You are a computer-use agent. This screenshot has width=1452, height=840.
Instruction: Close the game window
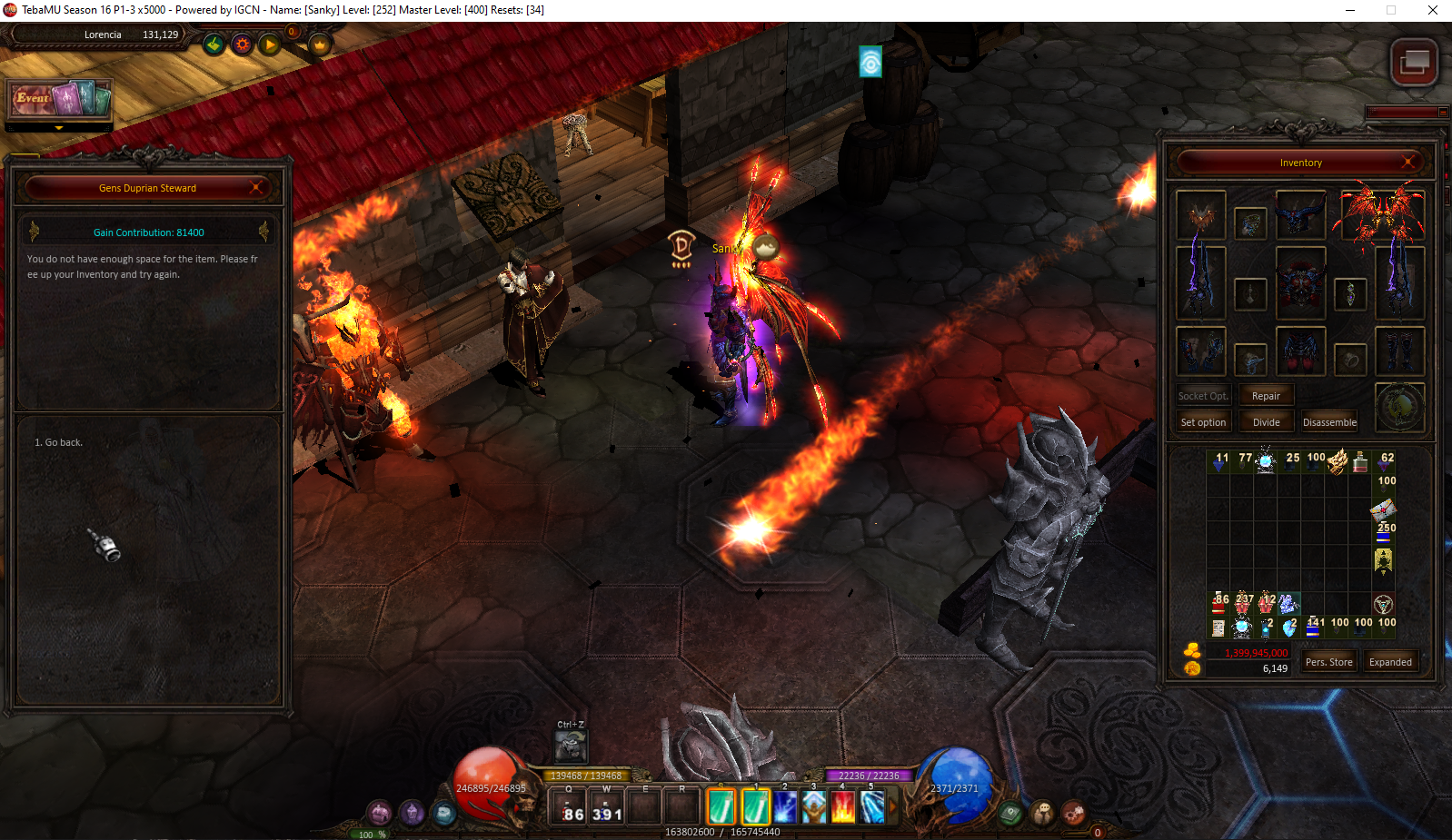(1432, 10)
